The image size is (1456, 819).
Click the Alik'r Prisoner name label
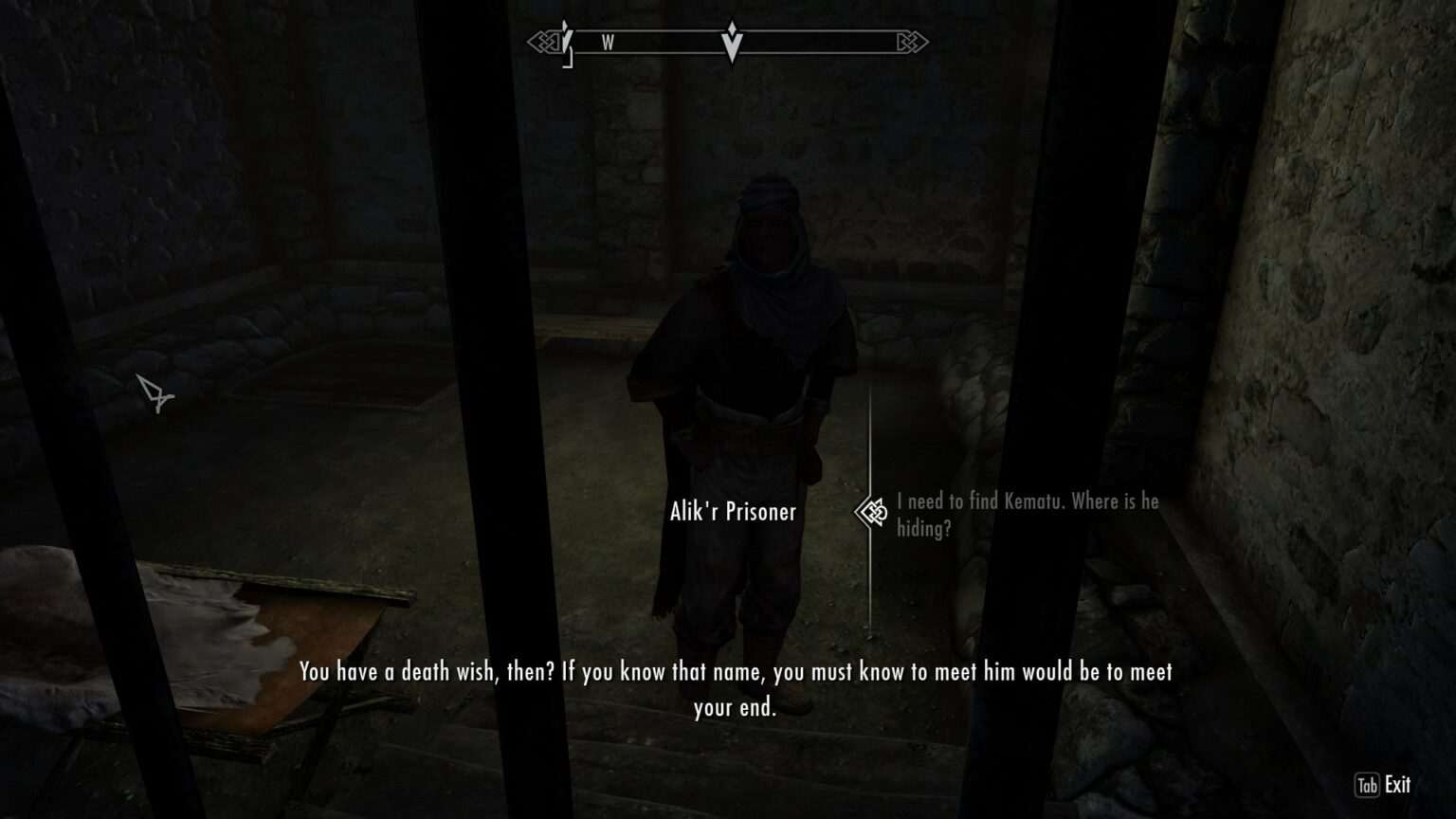pos(730,512)
